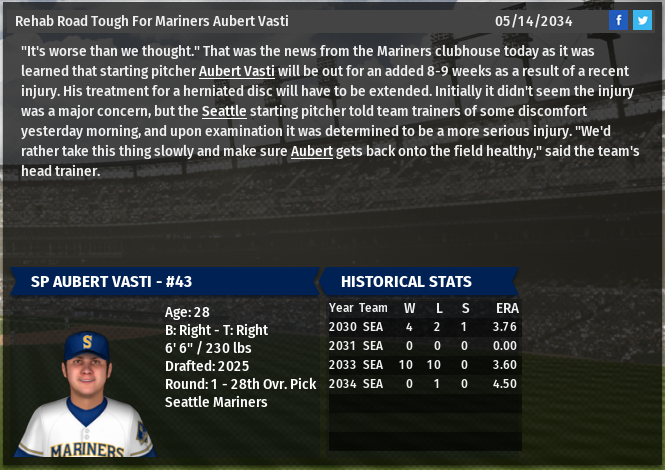Share the article on Twitter
Image resolution: width=665 pixels, height=470 pixels.
(x=642, y=20)
